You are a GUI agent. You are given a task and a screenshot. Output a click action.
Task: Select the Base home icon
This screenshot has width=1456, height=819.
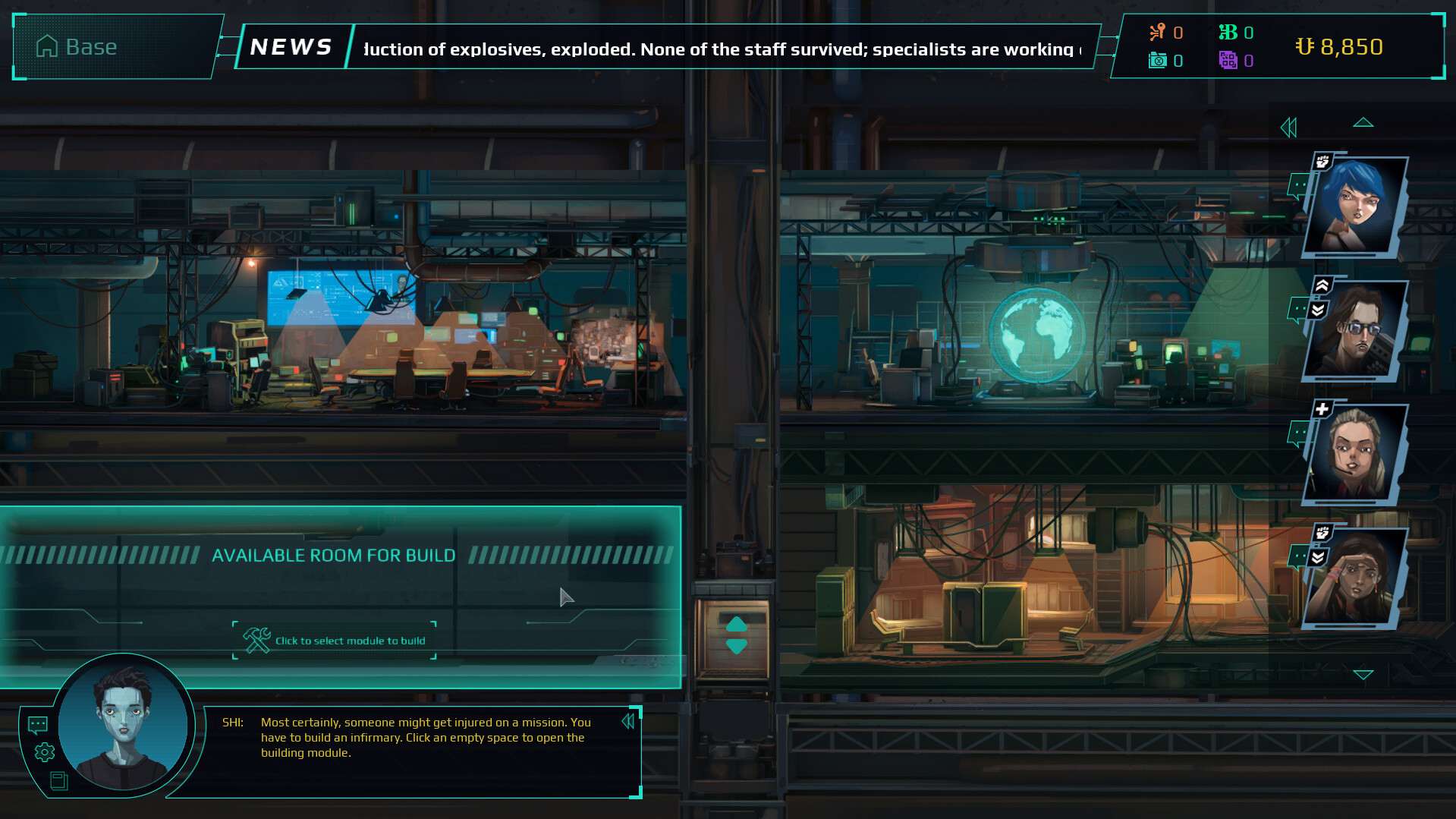tap(48, 46)
